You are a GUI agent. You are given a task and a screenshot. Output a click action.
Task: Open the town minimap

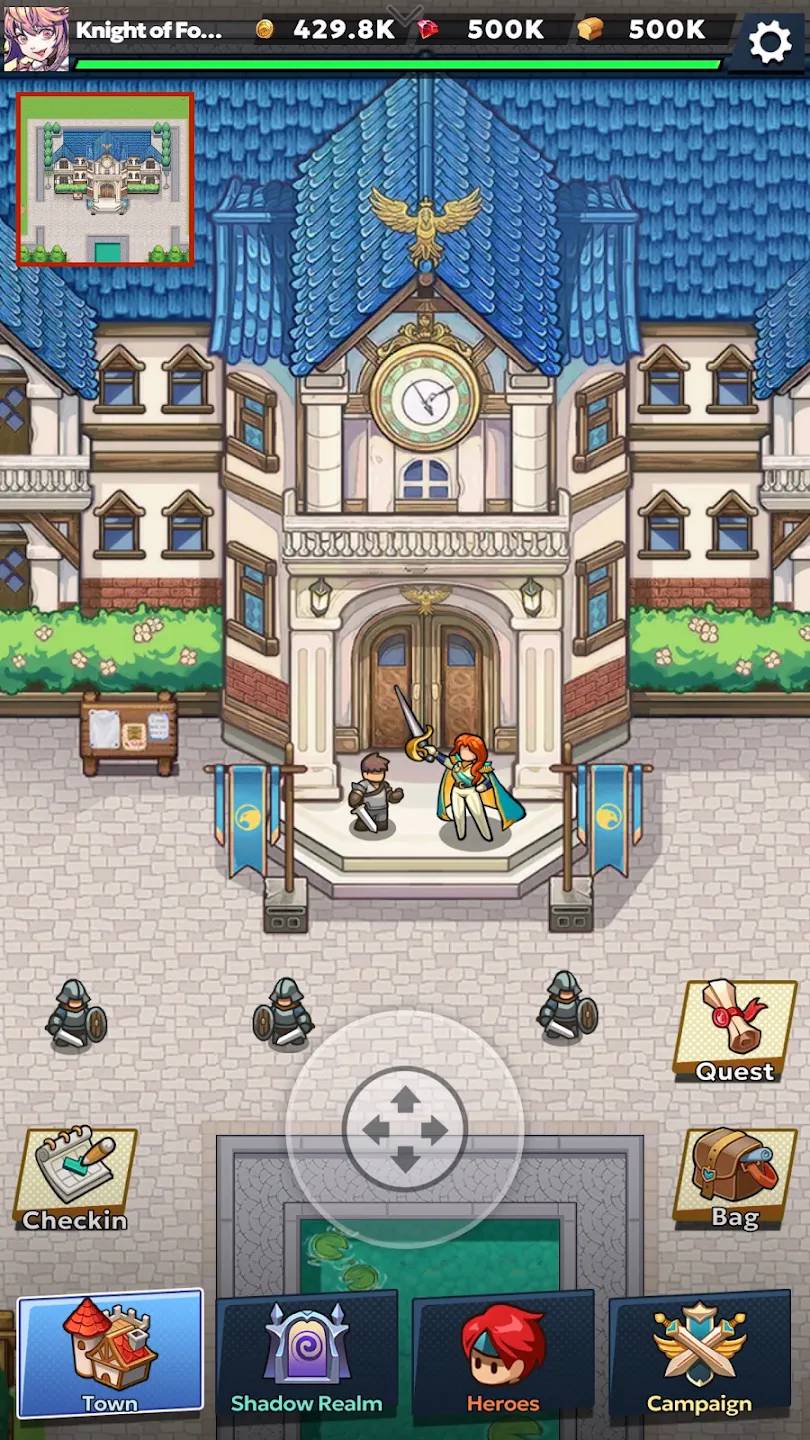click(x=105, y=180)
